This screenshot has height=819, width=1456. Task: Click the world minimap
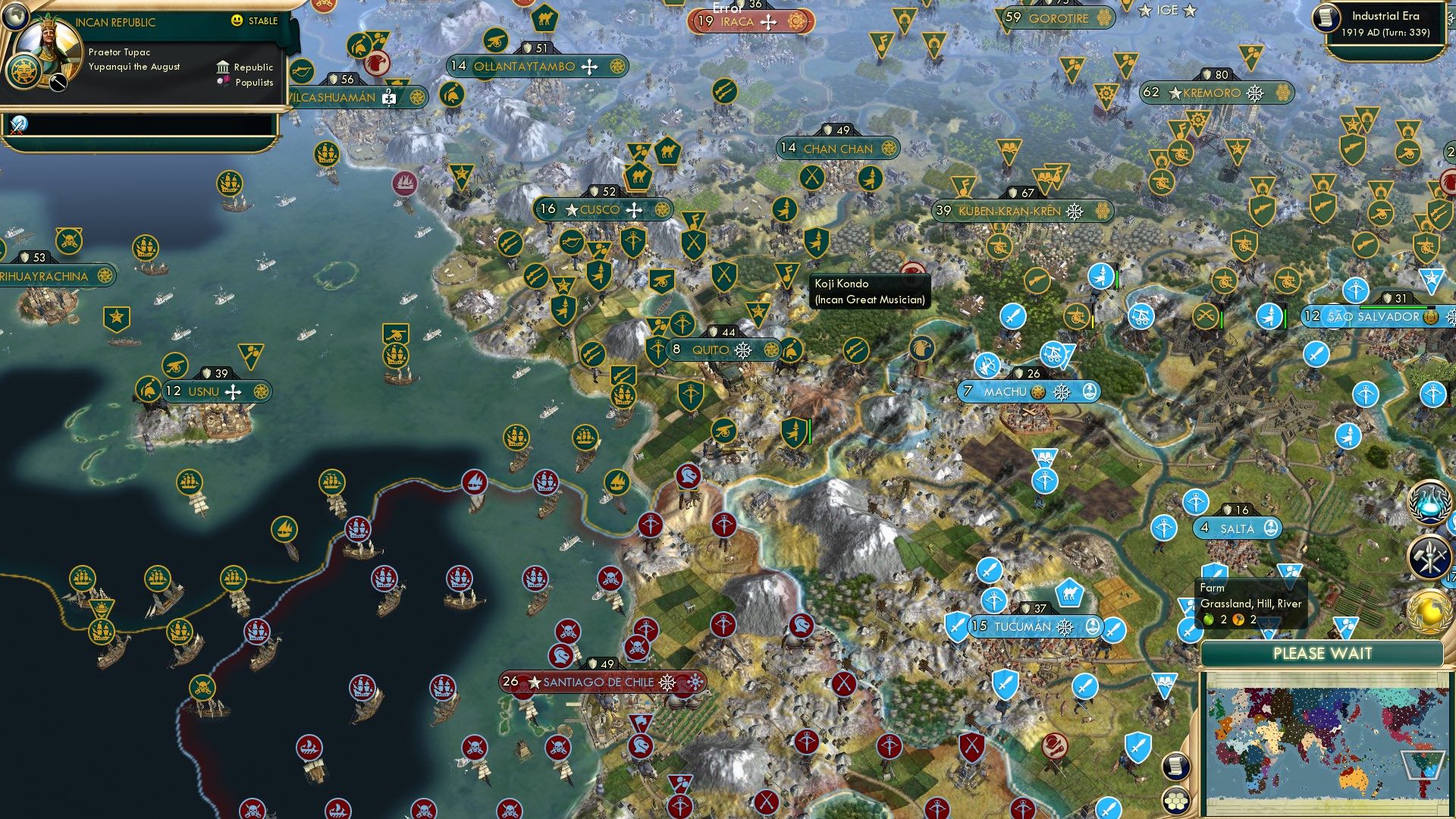(x=1323, y=743)
